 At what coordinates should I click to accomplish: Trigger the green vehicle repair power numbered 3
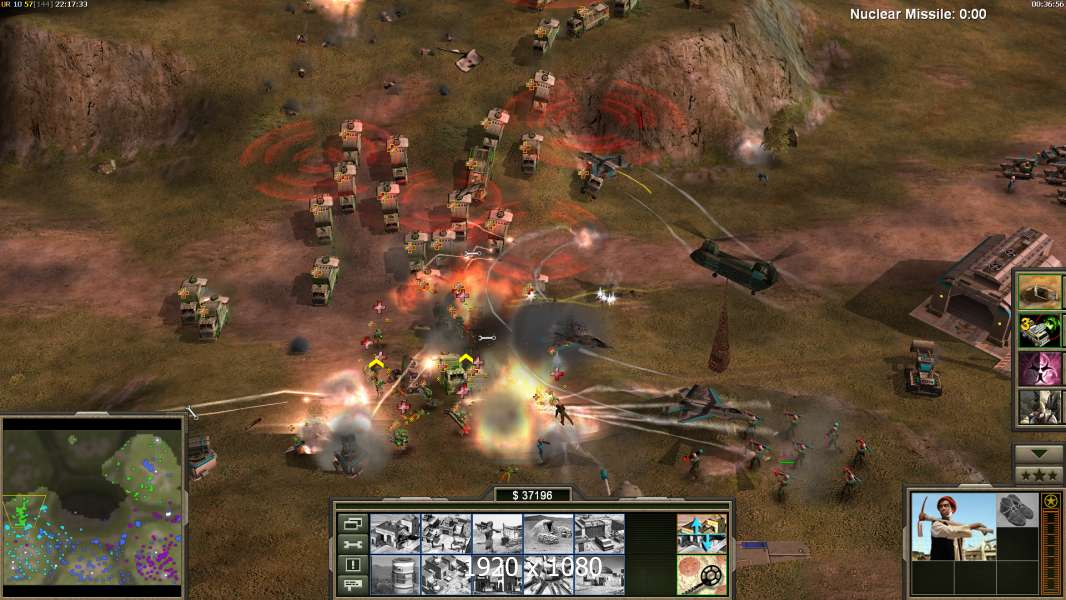(1038, 329)
